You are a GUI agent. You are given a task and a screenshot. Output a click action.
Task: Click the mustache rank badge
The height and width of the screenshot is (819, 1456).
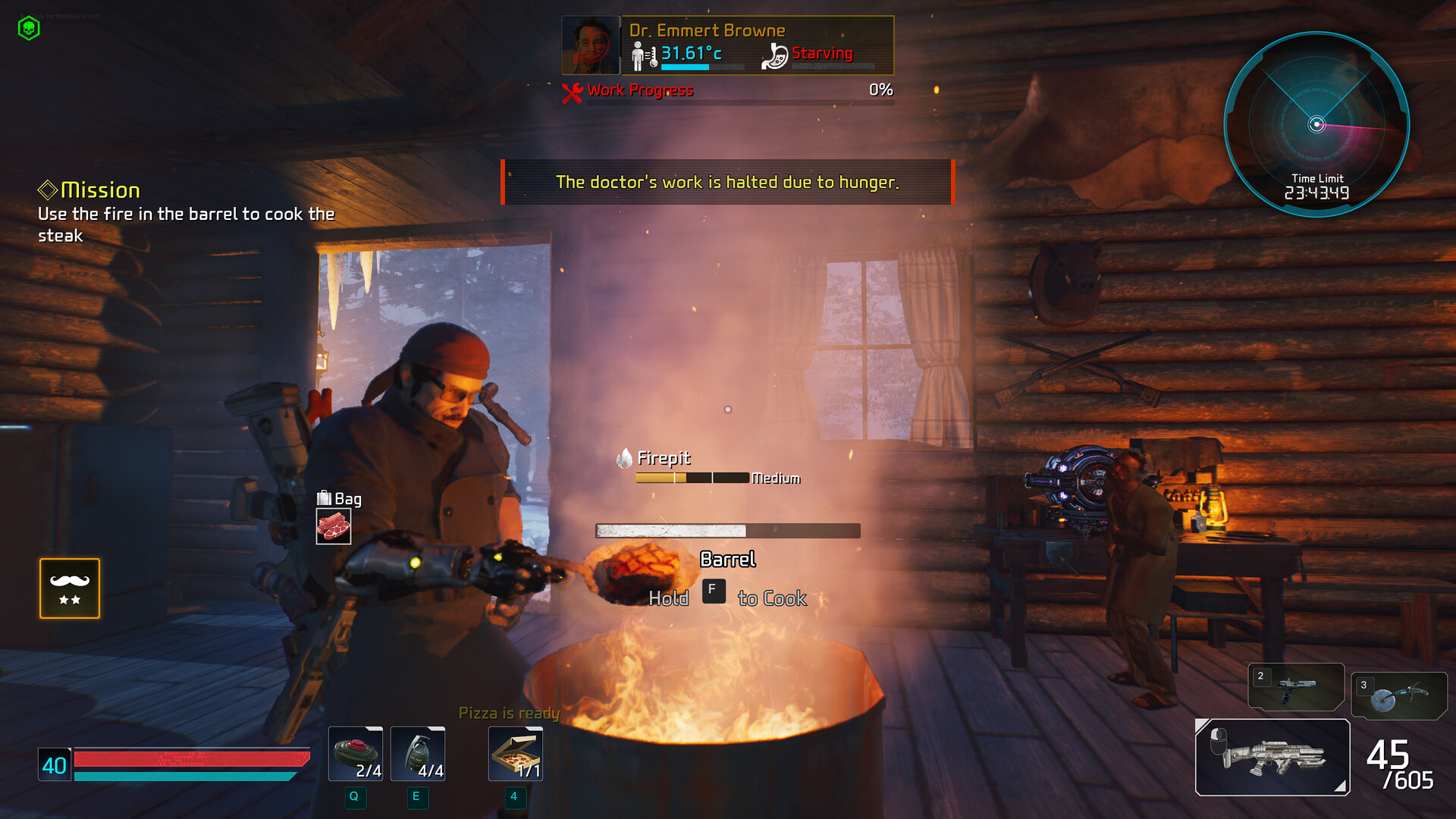tap(69, 588)
